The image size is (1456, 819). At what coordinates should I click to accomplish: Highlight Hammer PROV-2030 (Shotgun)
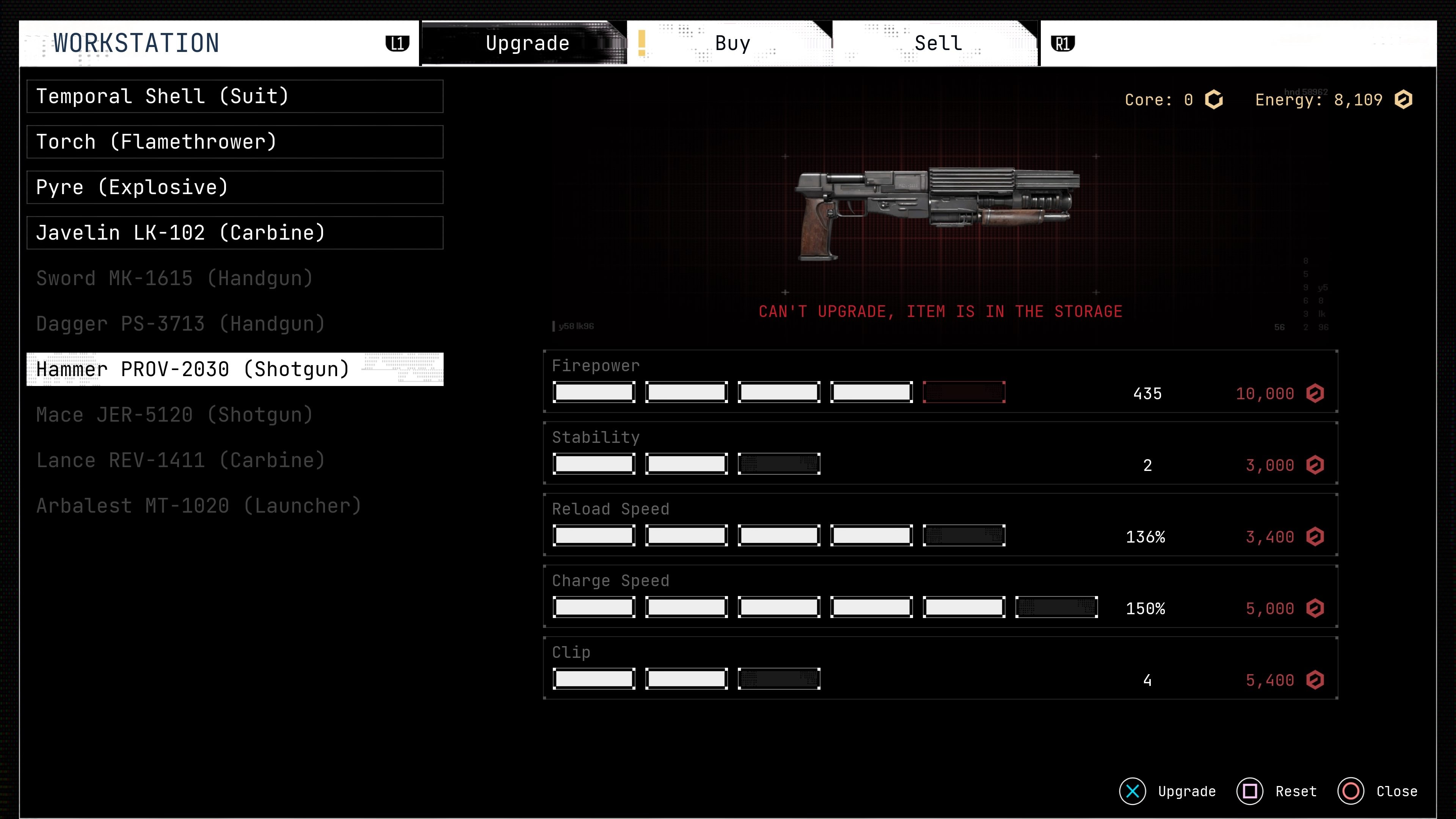coord(235,370)
